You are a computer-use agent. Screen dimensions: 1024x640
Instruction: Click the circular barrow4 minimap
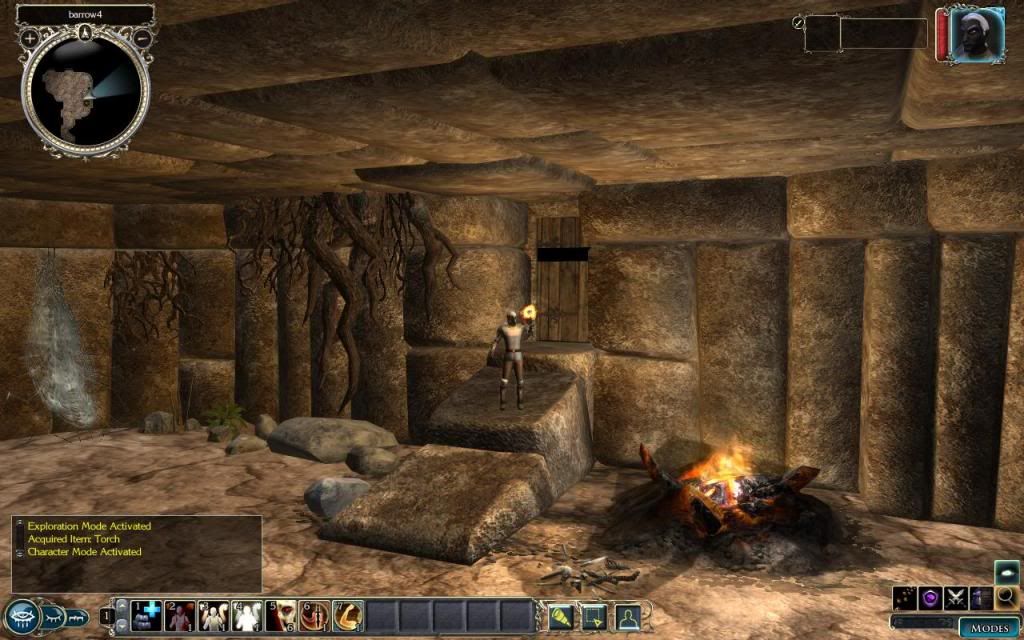(x=86, y=90)
